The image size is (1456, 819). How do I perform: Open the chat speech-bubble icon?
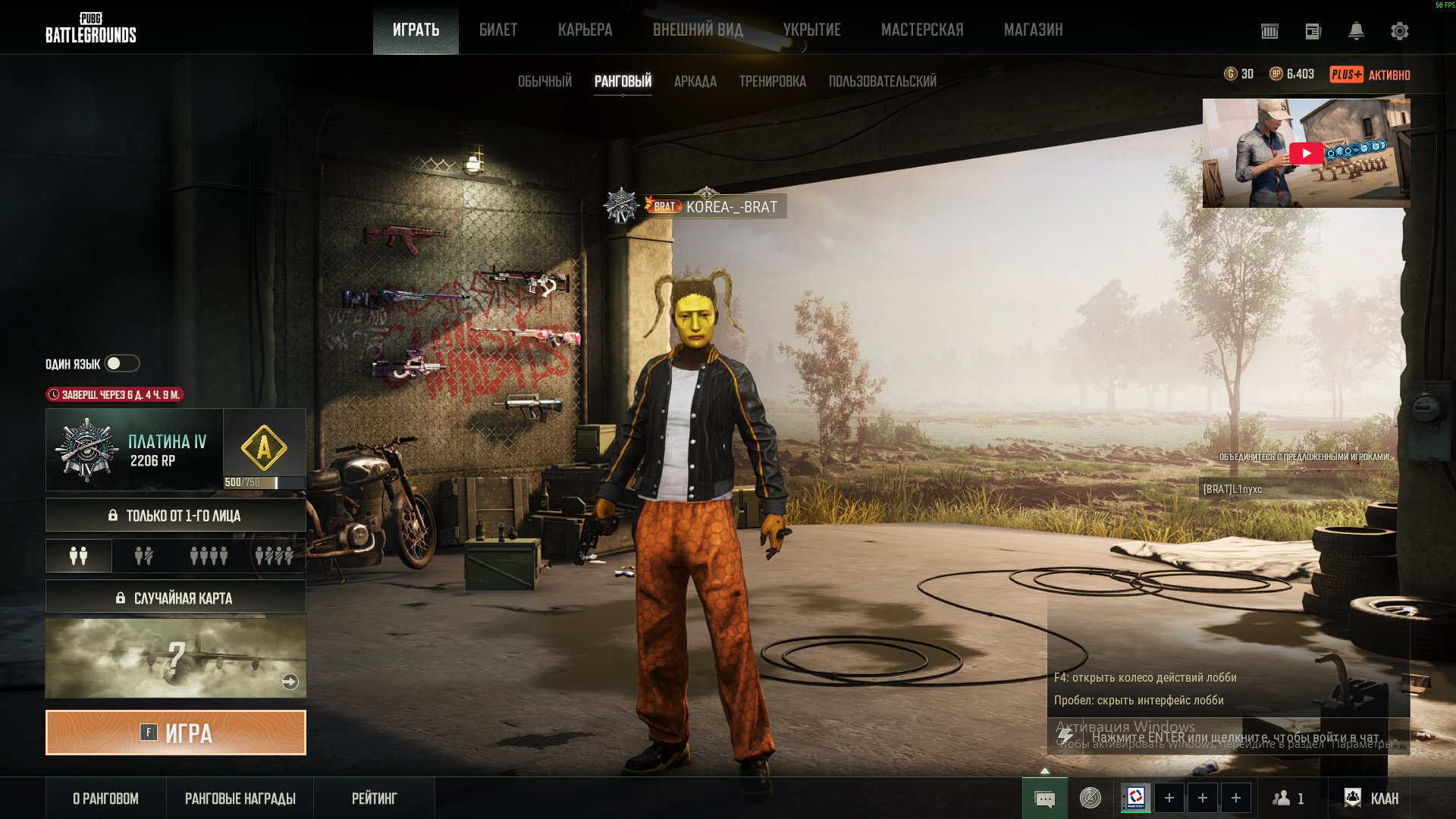point(1044,799)
